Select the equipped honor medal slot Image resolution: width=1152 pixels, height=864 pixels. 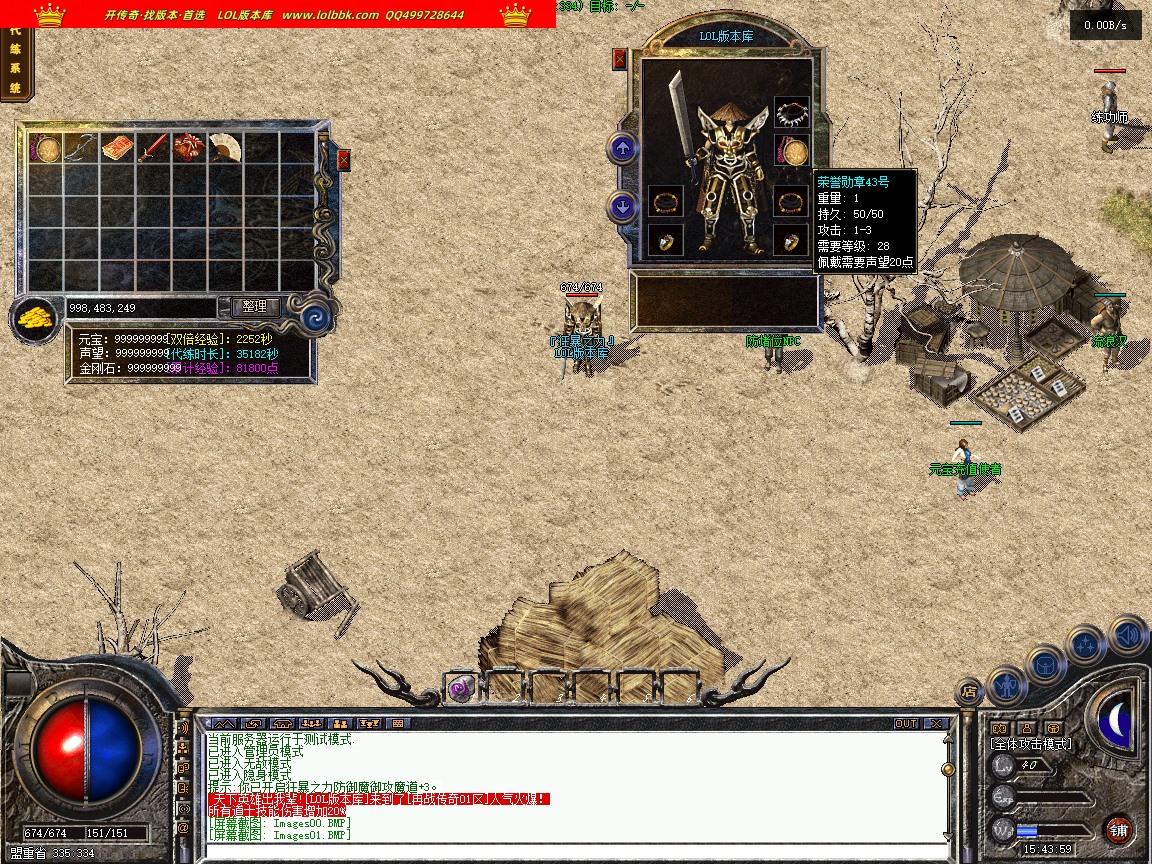coord(794,153)
